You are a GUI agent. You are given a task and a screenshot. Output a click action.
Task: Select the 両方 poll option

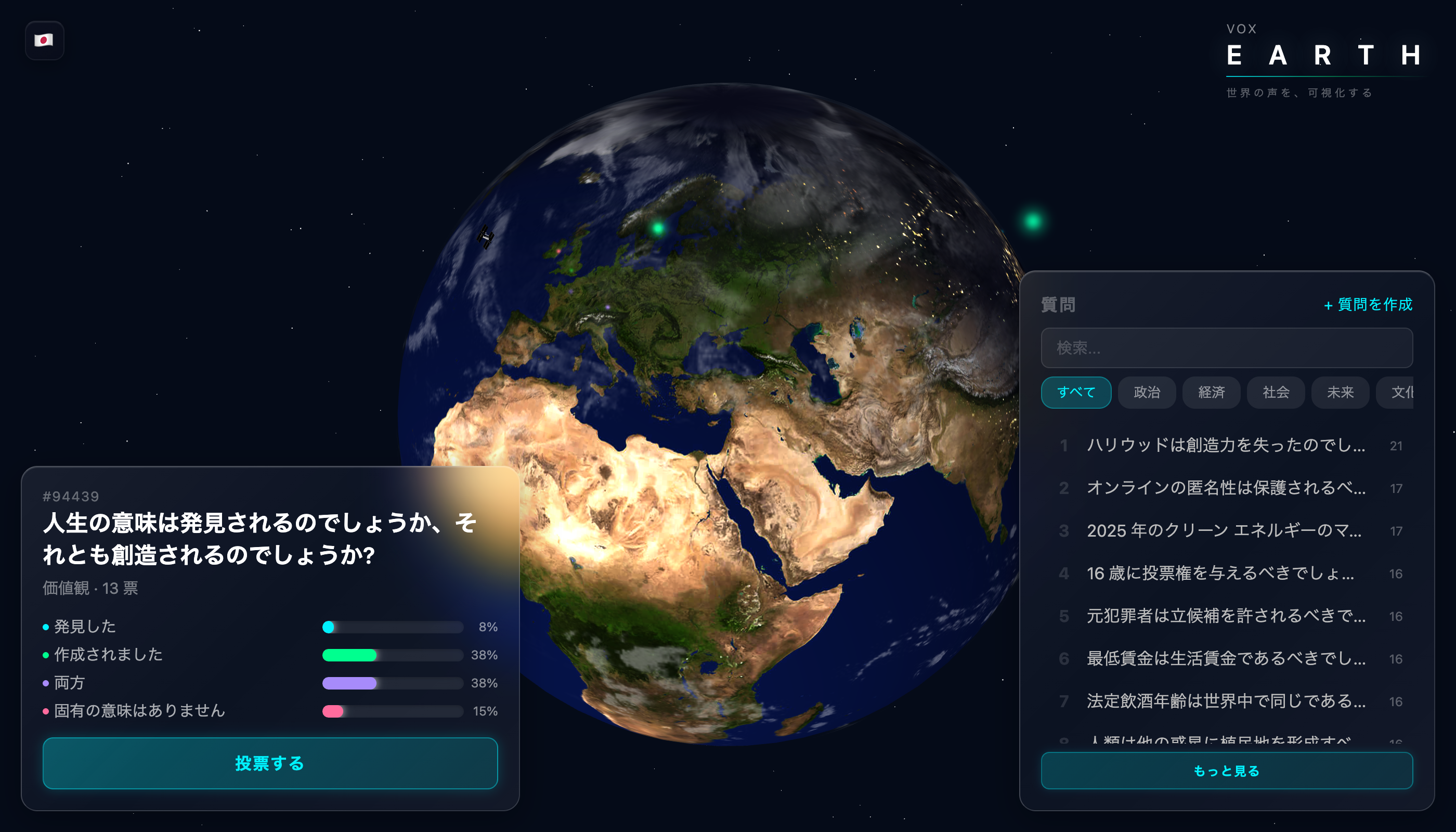point(68,682)
